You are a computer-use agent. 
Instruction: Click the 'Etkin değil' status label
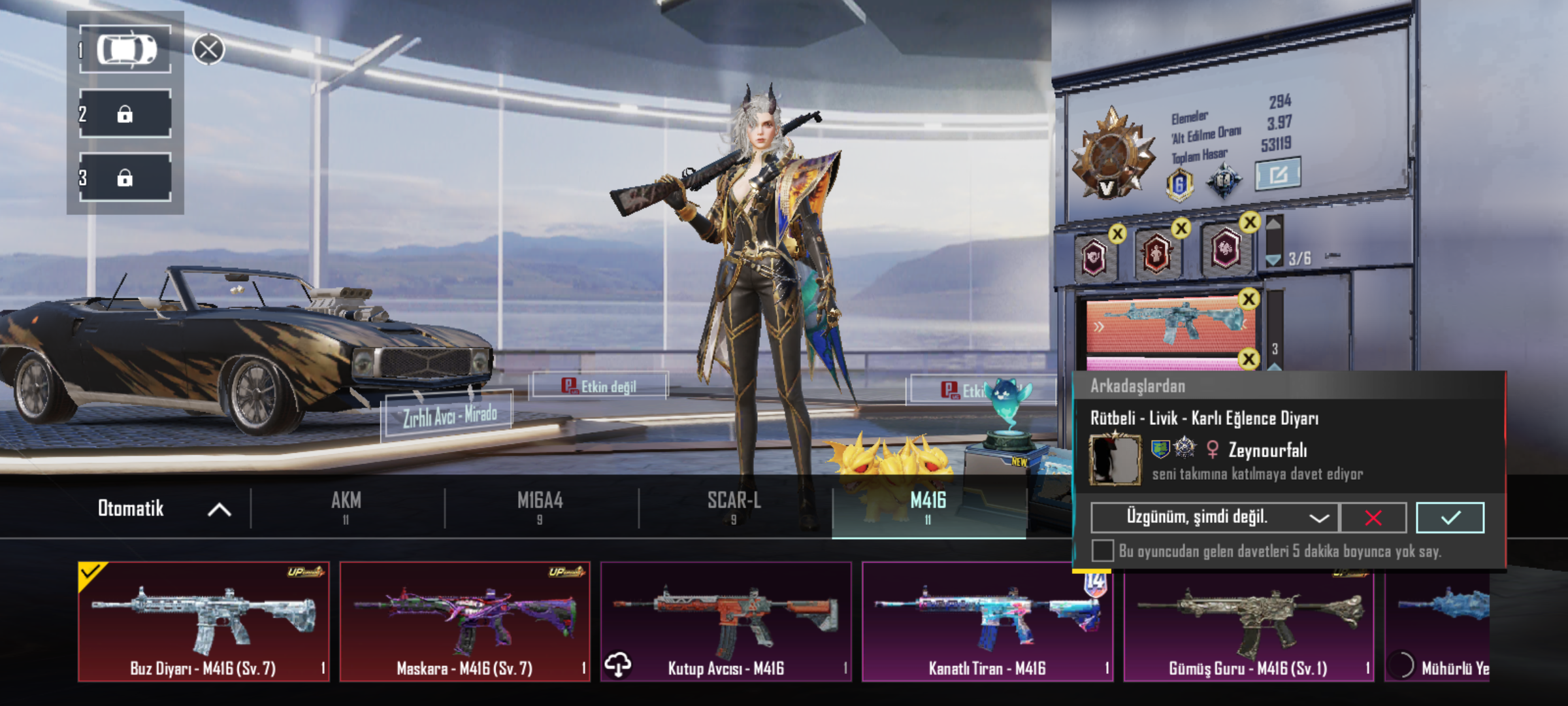click(x=600, y=386)
